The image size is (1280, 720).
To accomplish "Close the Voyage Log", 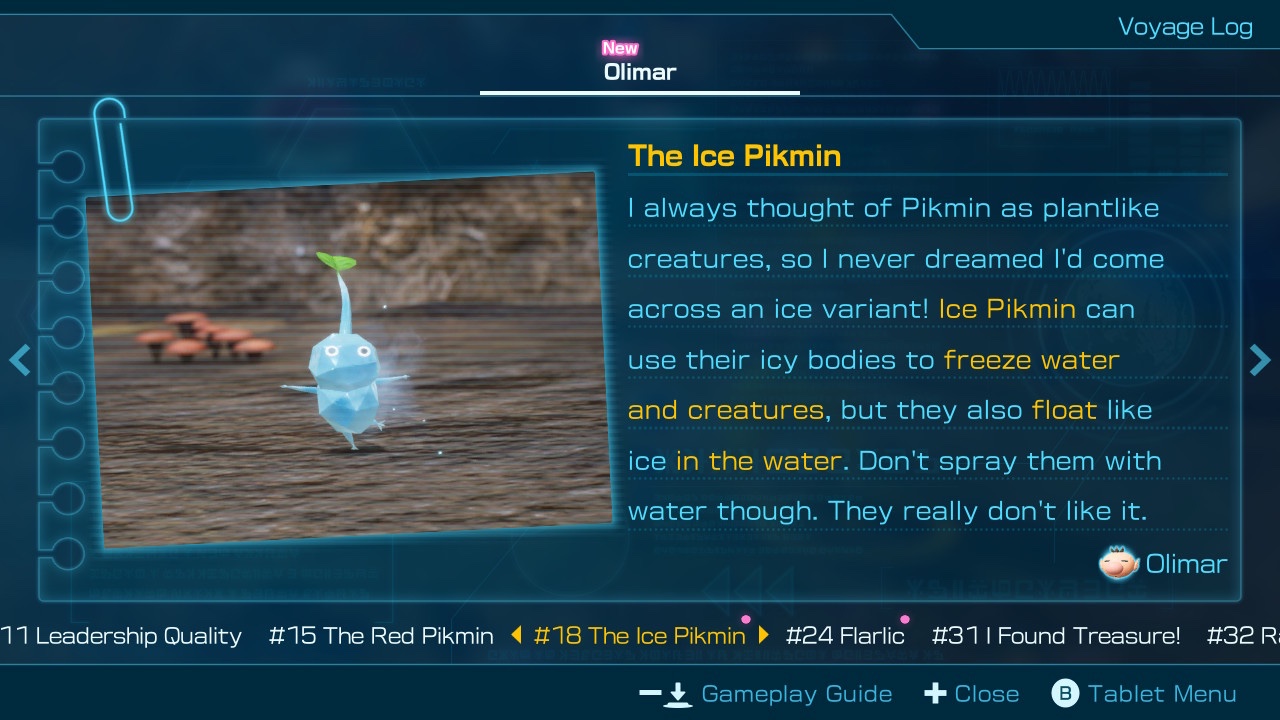I will tap(972, 694).
